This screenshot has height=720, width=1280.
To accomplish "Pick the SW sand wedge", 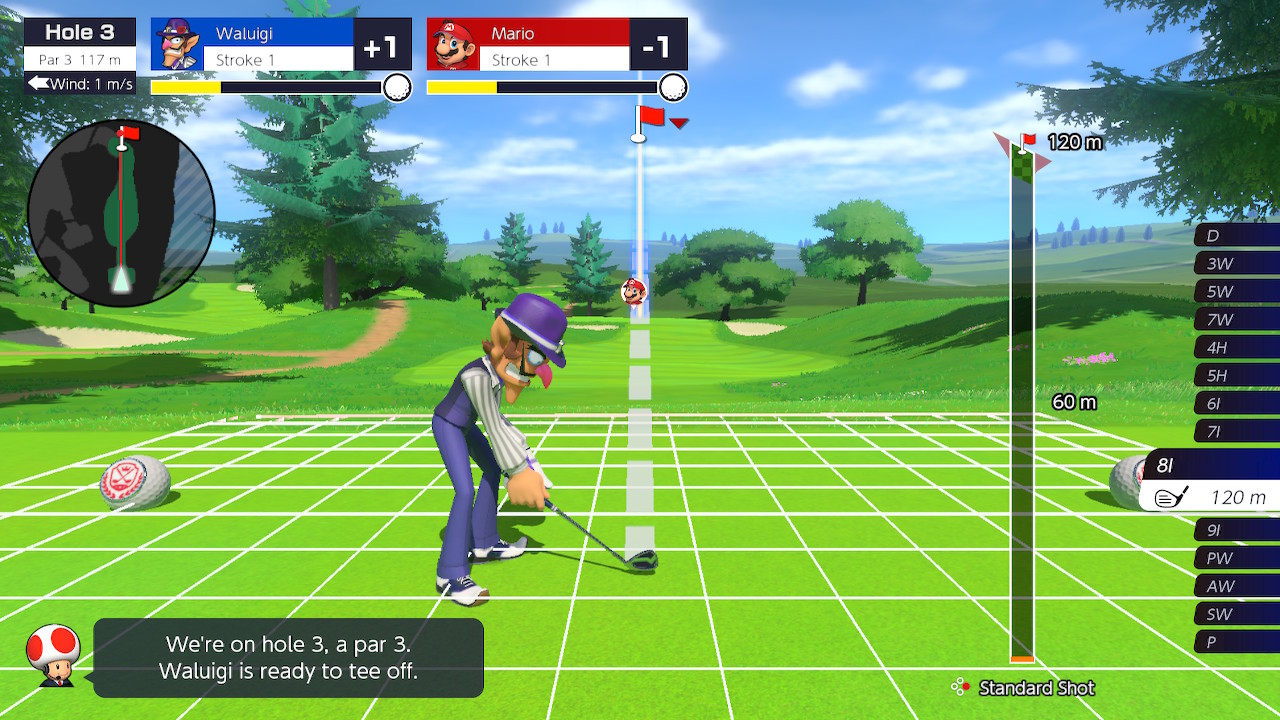I will click(x=1236, y=614).
